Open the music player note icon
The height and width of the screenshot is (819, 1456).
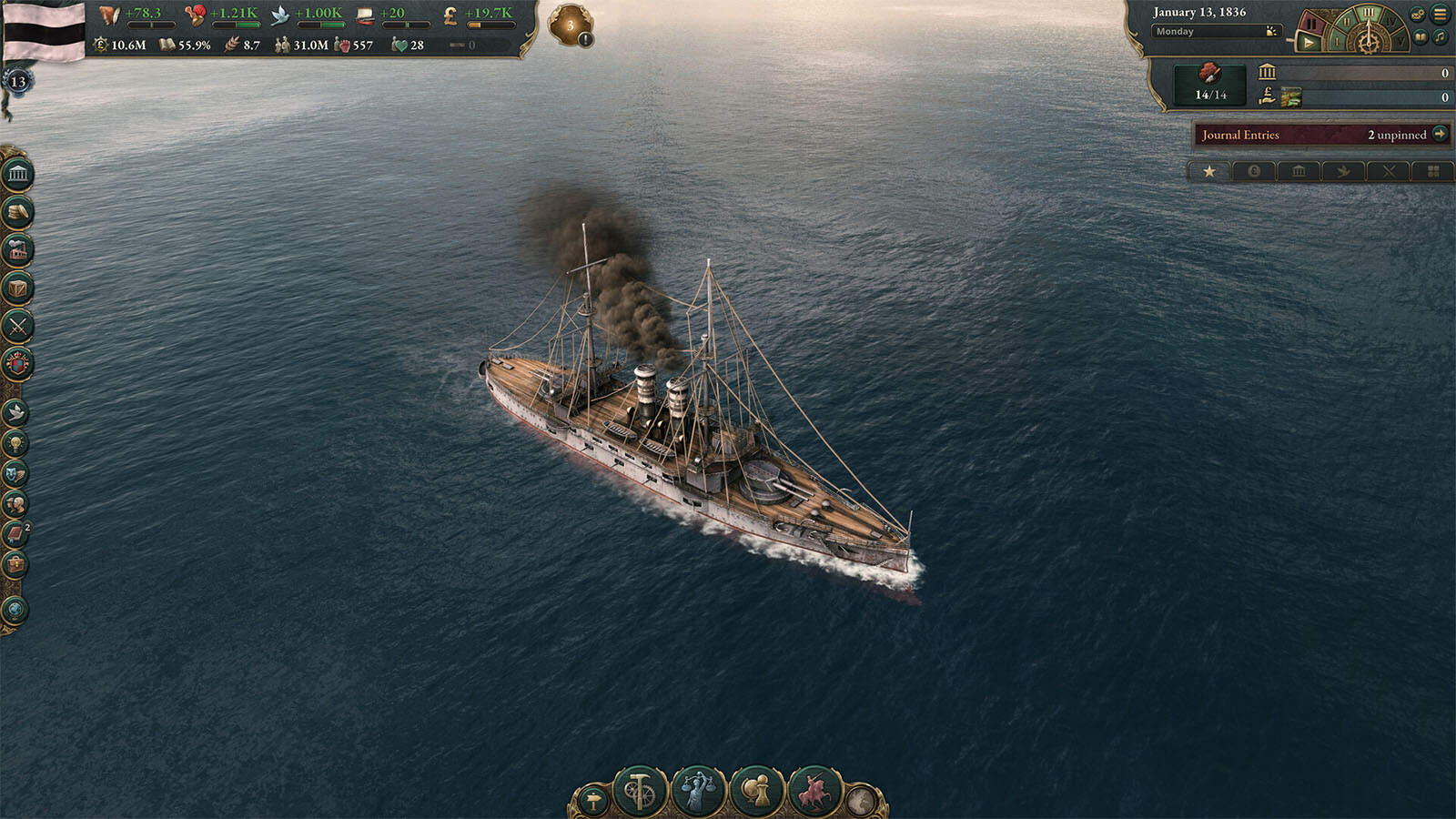coord(1440,37)
